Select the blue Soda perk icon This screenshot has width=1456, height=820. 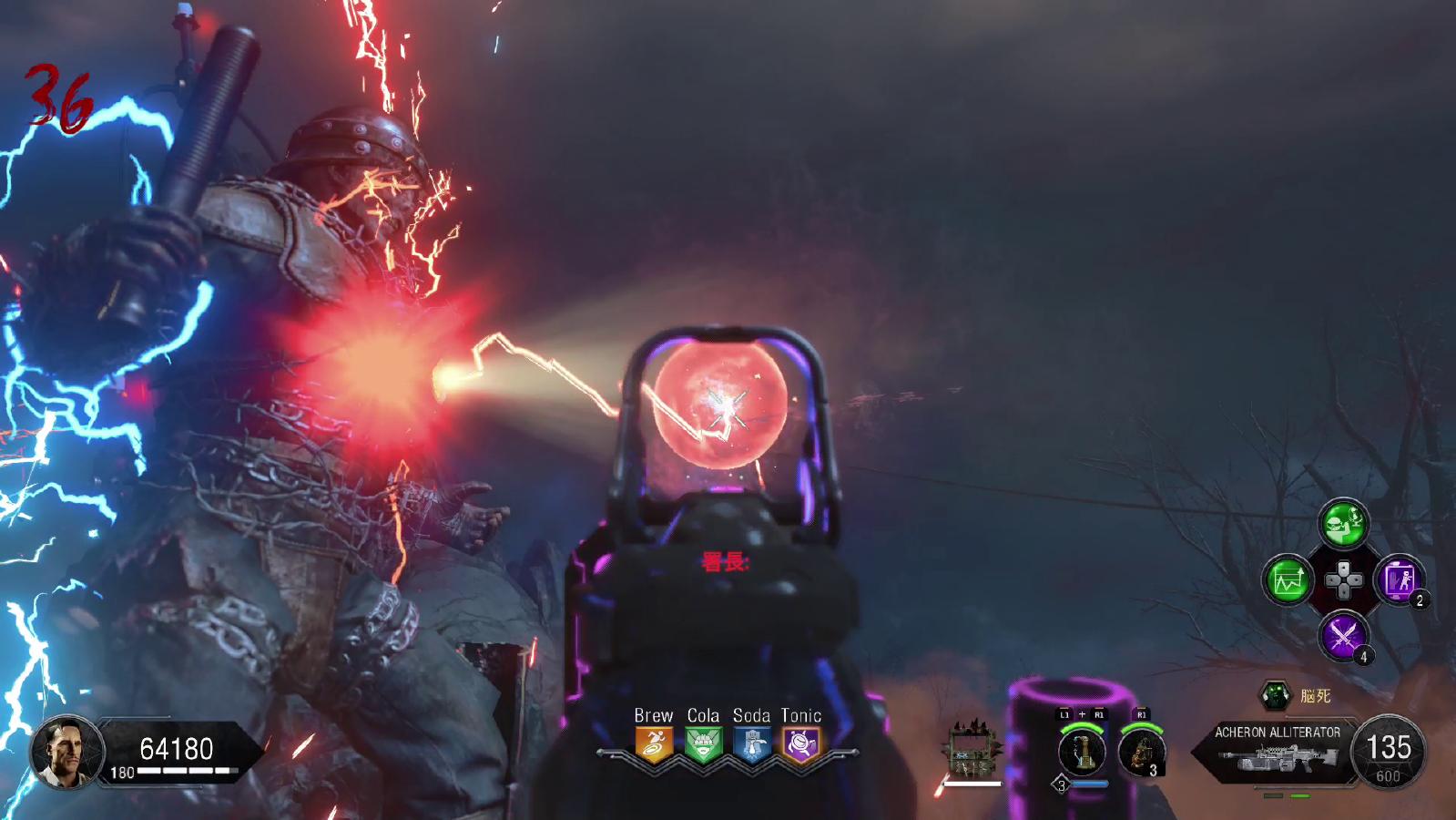751,744
